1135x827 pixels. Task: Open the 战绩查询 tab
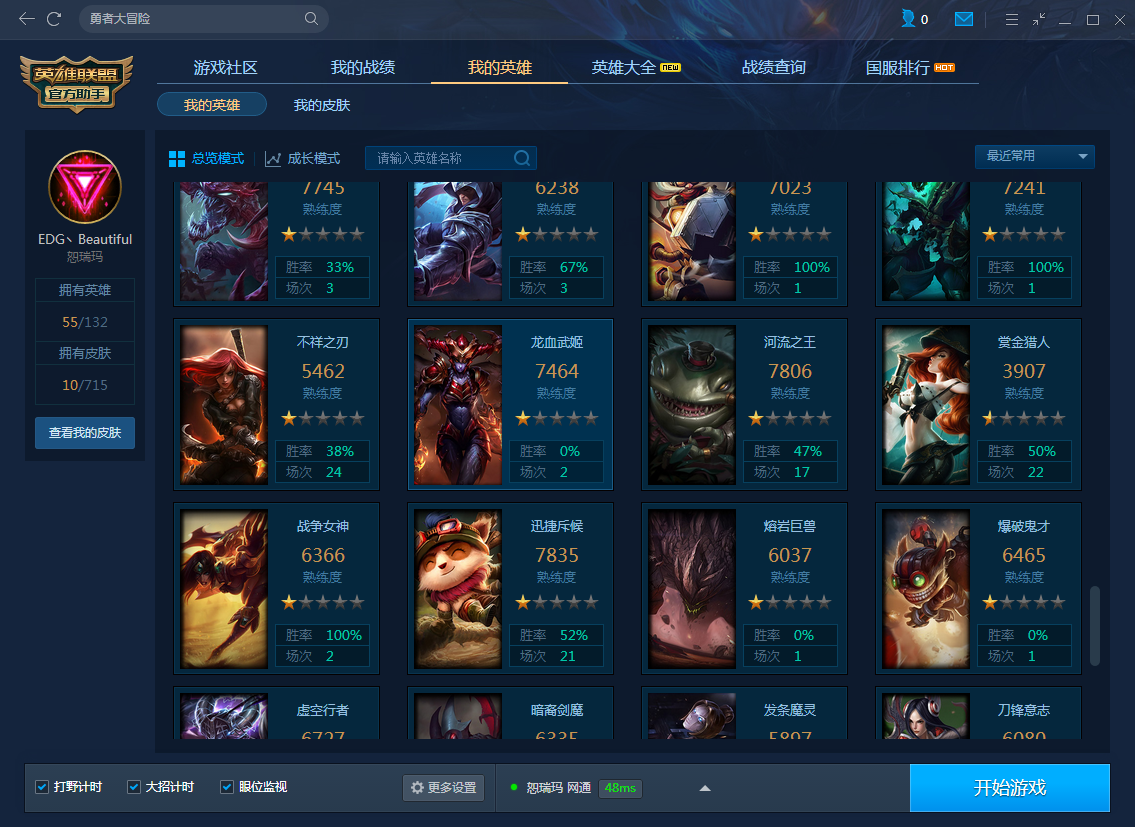[x=773, y=68]
